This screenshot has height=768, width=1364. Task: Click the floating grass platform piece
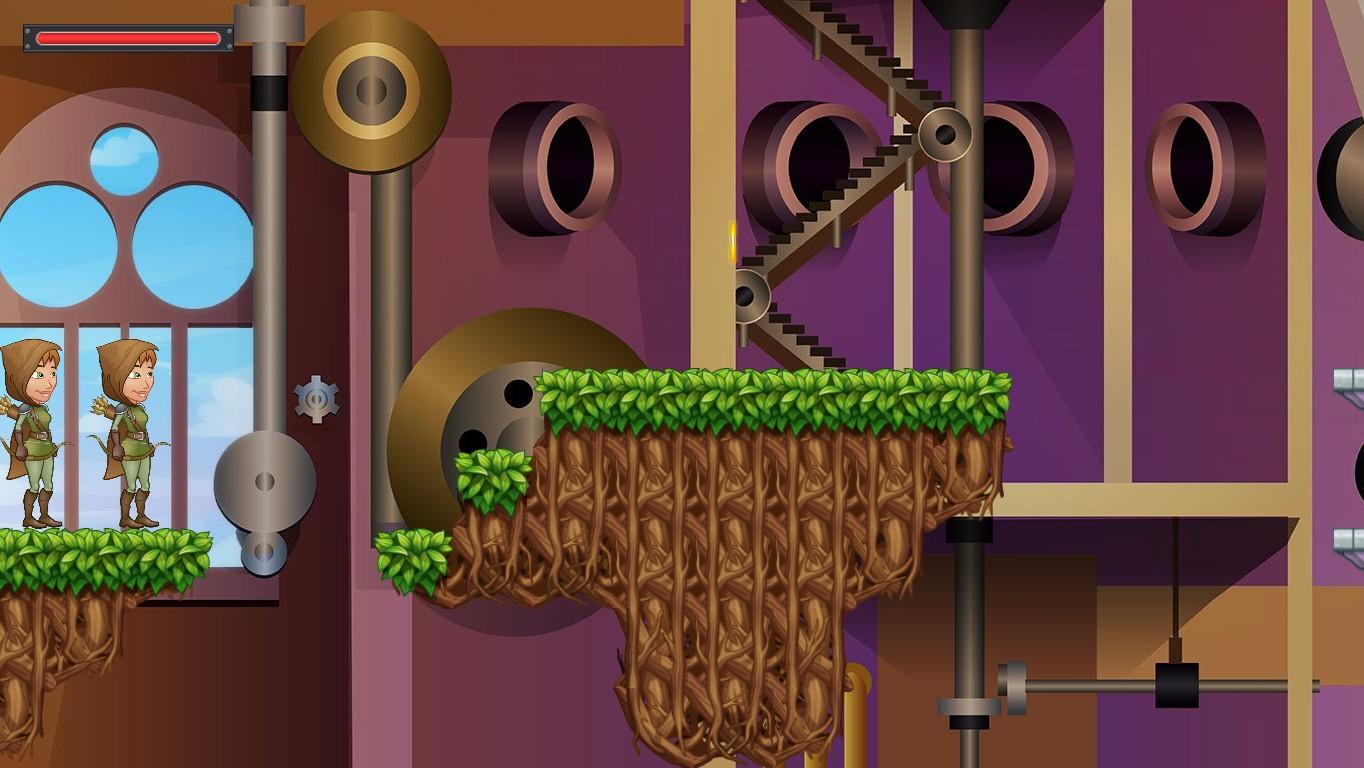413,560
